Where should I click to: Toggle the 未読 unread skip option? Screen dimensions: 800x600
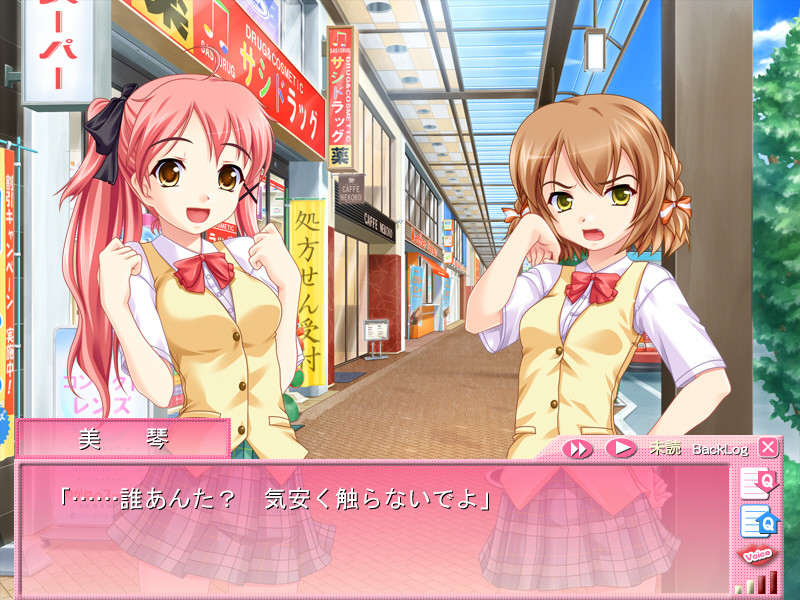pyautogui.click(x=665, y=449)
